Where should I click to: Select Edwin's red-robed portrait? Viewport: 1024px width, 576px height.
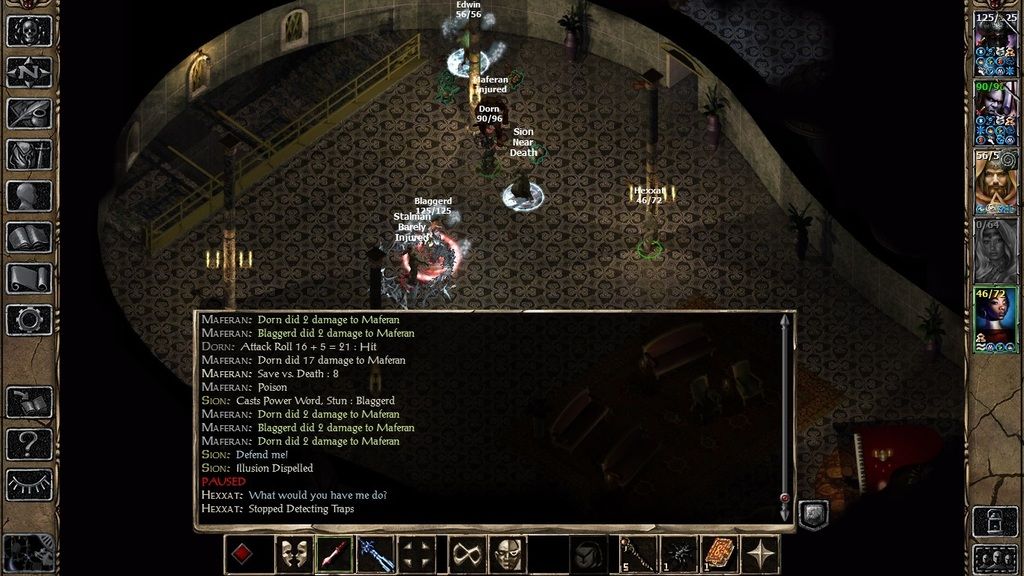pyautogui.click(x=995, y=185)
